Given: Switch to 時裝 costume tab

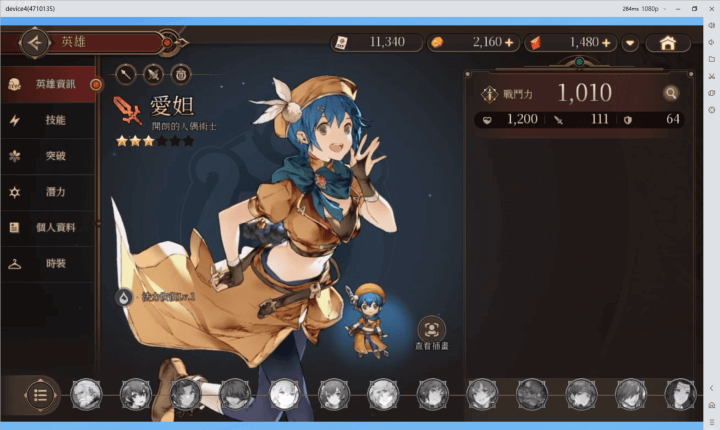Looking at the screenshot, I should [x=50, y=264].
